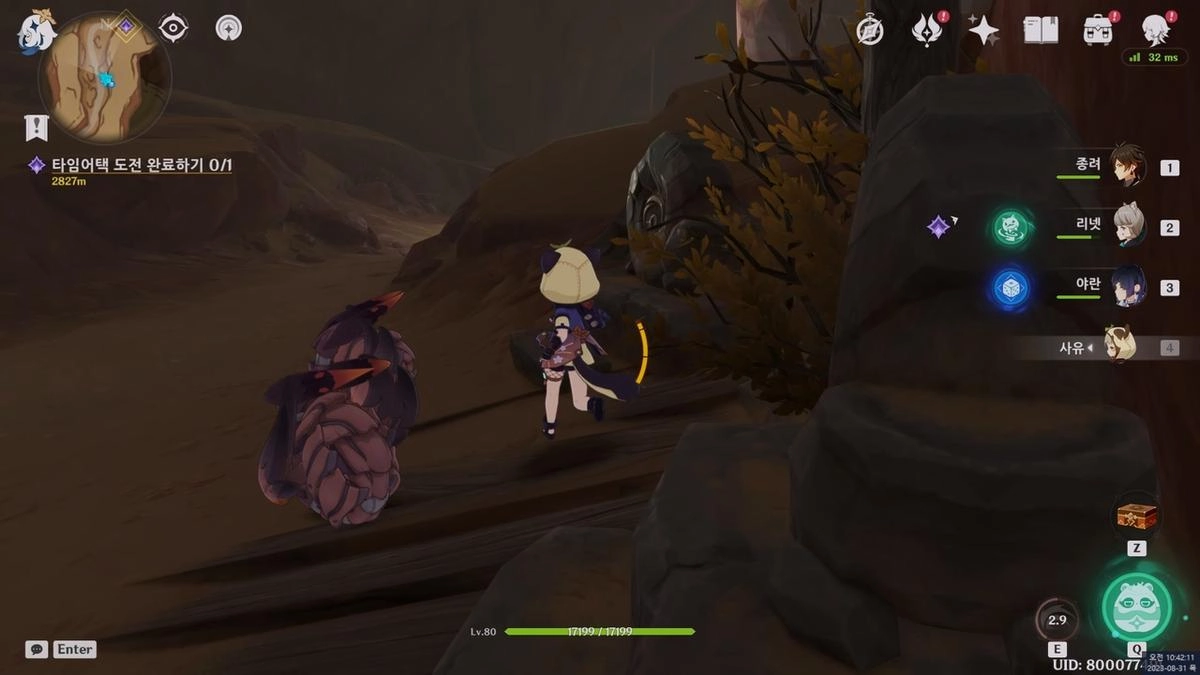
Task: Open the minimap
Action: pyautogui.click(x=103, y=78)
